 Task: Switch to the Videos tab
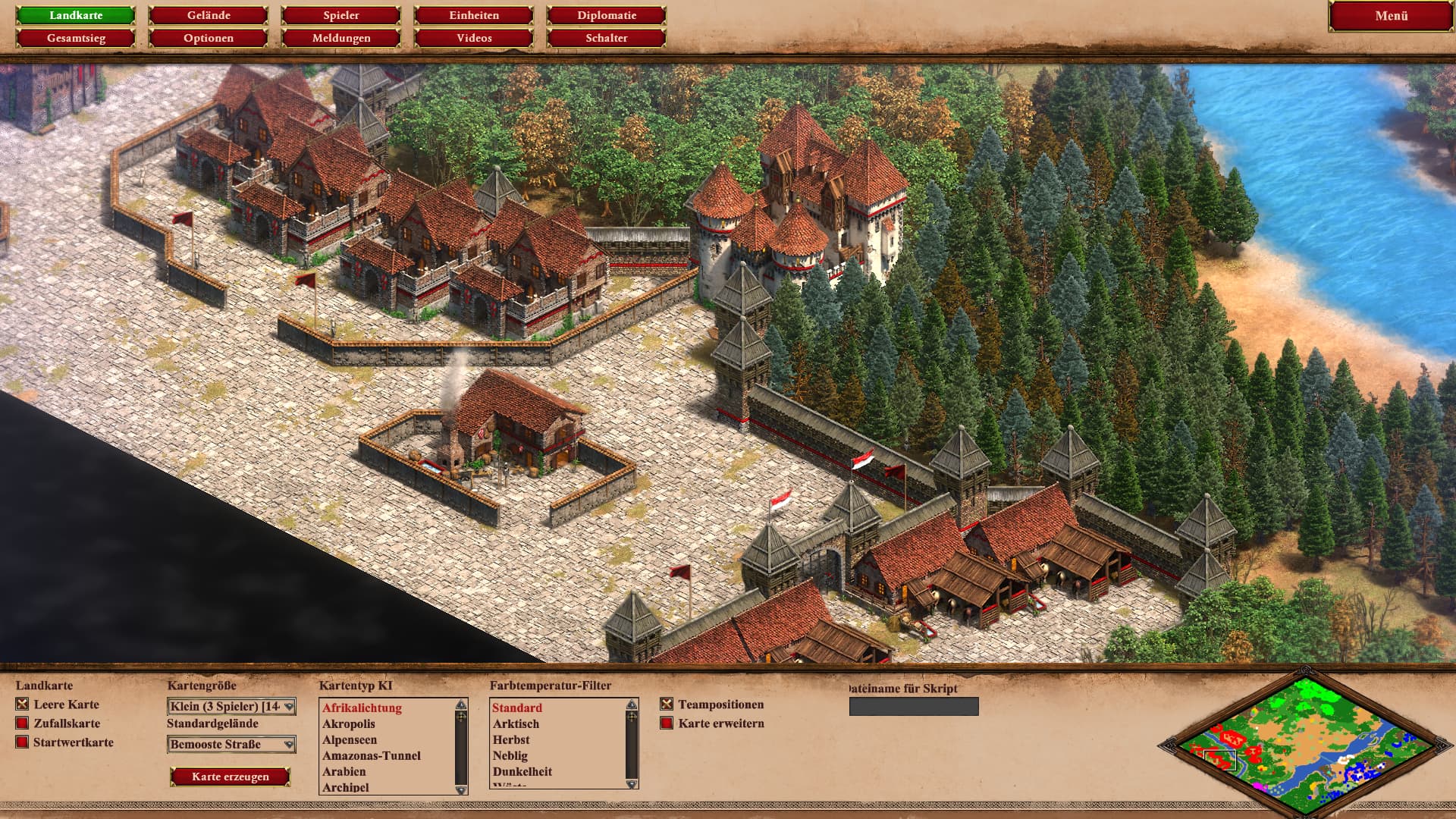474,38
